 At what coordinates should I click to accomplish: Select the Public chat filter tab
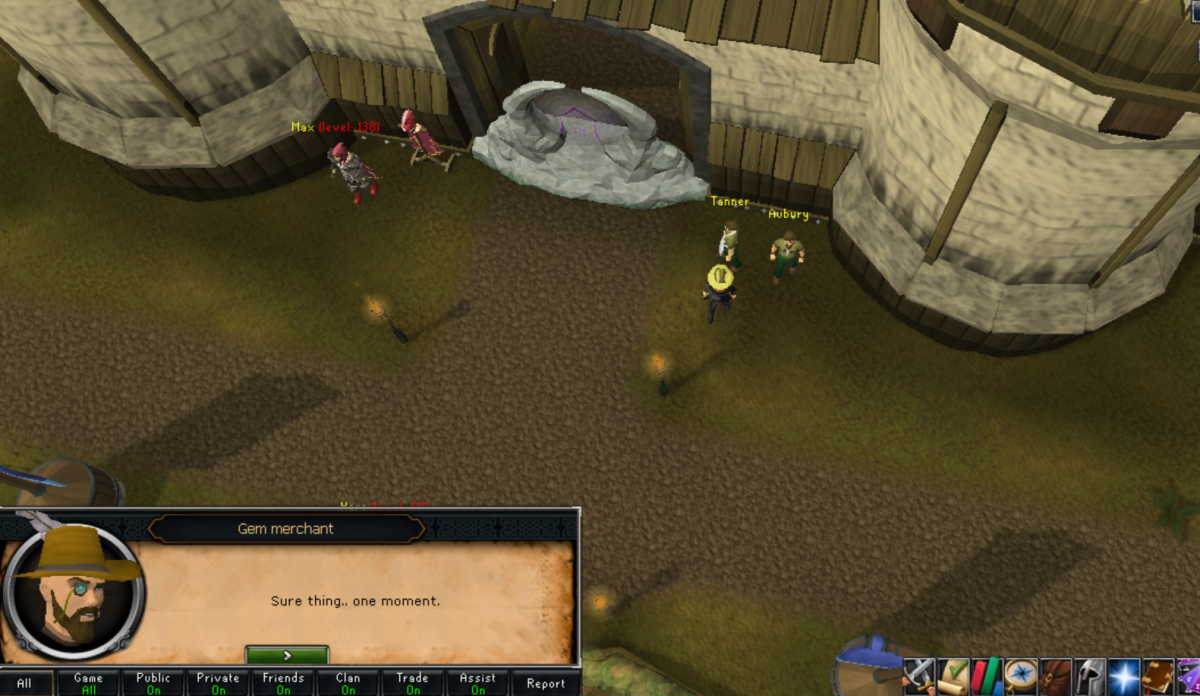click(153, 683)
